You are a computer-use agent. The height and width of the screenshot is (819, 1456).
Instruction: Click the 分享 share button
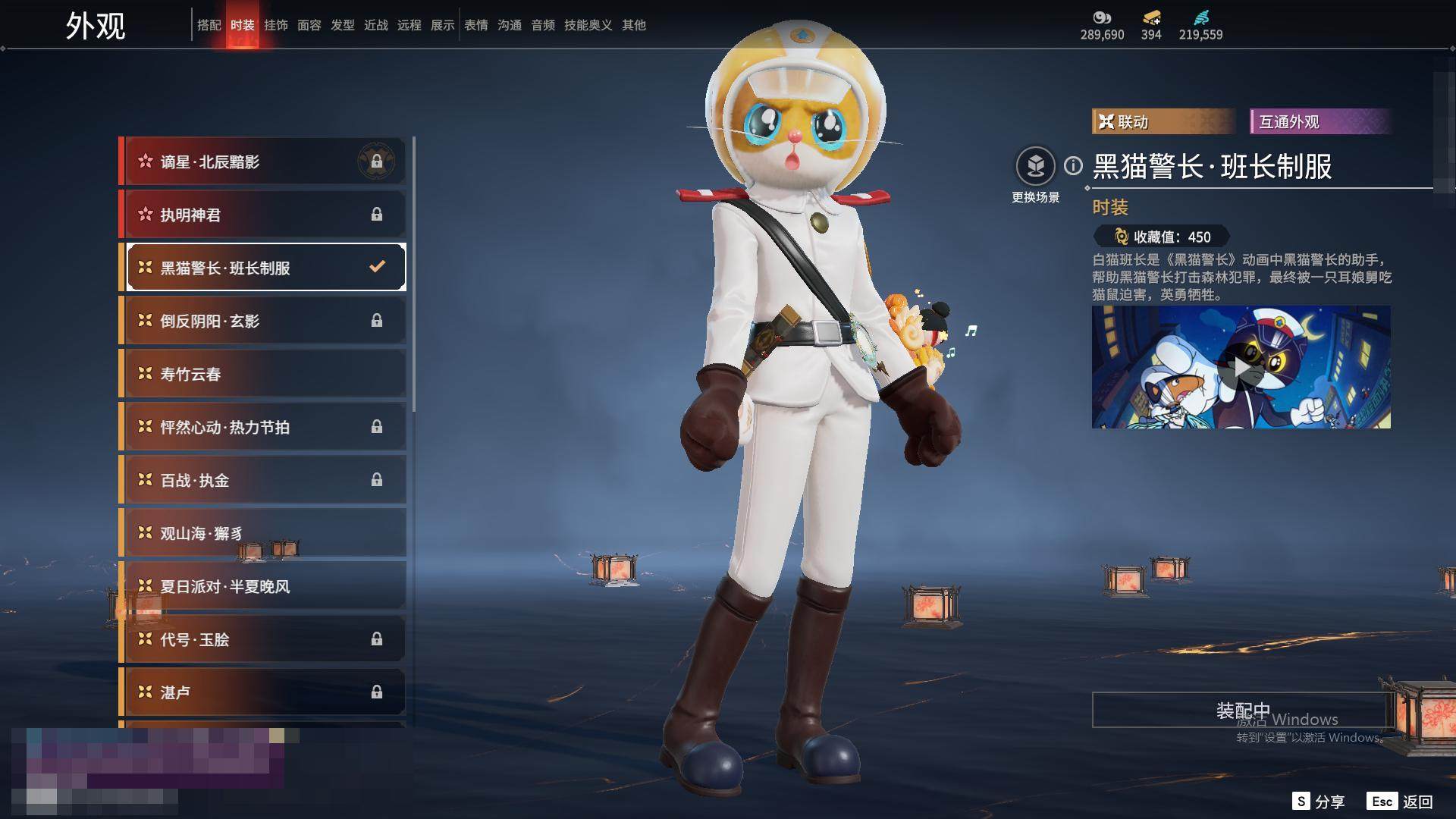tap(1319, 802)
